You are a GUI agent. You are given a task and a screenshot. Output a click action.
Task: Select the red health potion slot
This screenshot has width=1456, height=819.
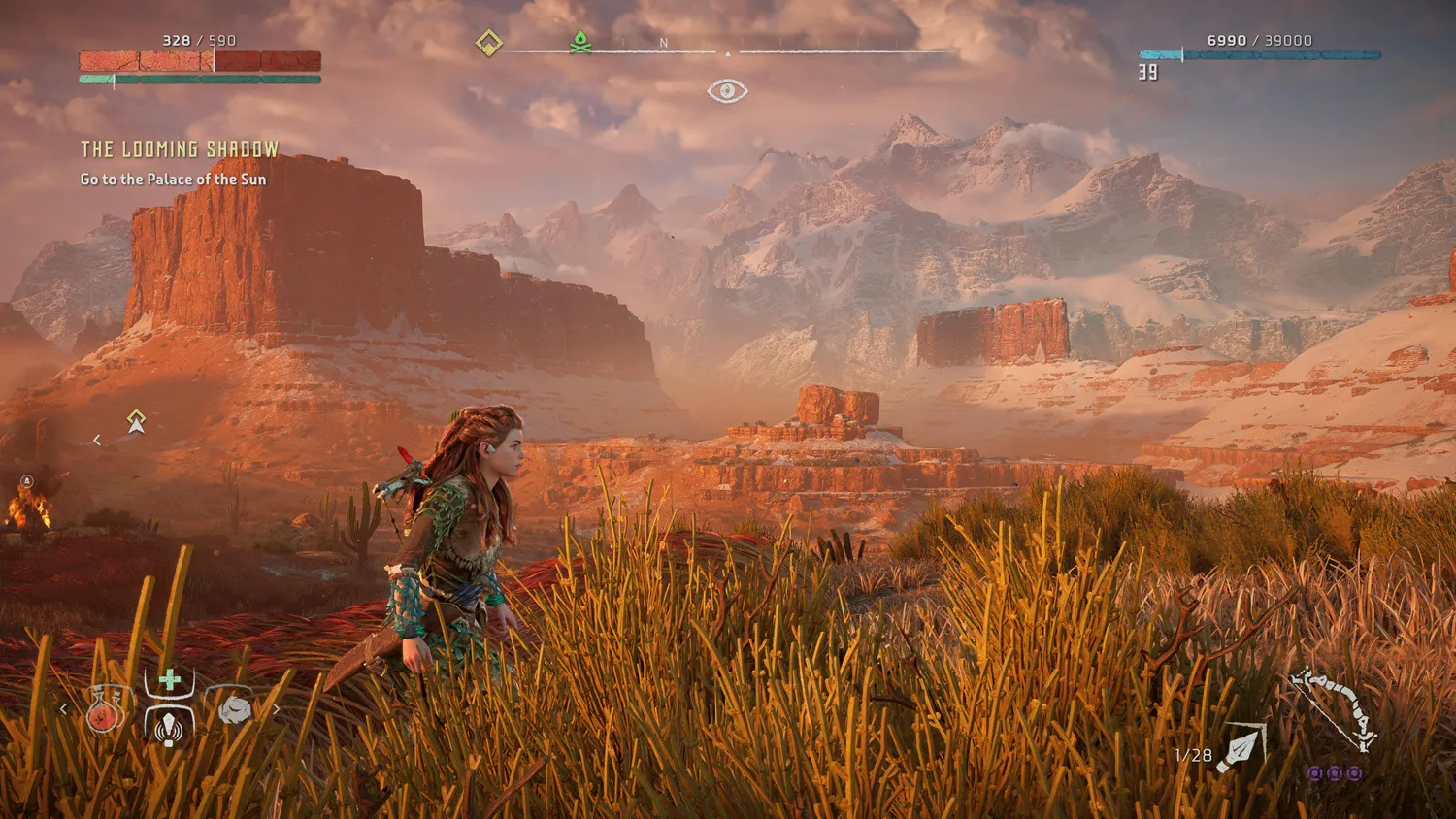pyautogui.click(x=104, y=712)
